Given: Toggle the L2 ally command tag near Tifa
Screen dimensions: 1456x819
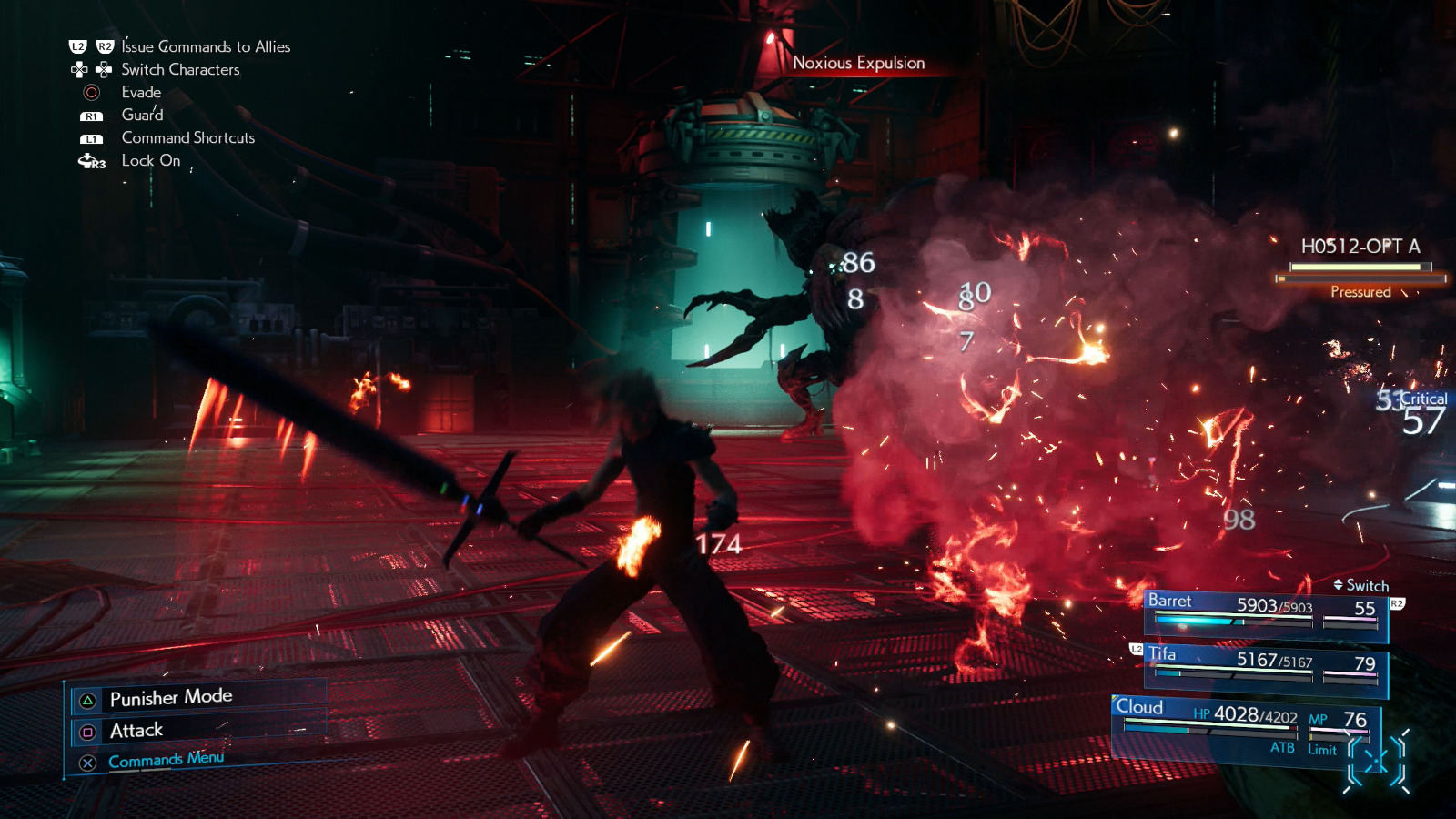Looking at the screenshot, I should 1135,649.
